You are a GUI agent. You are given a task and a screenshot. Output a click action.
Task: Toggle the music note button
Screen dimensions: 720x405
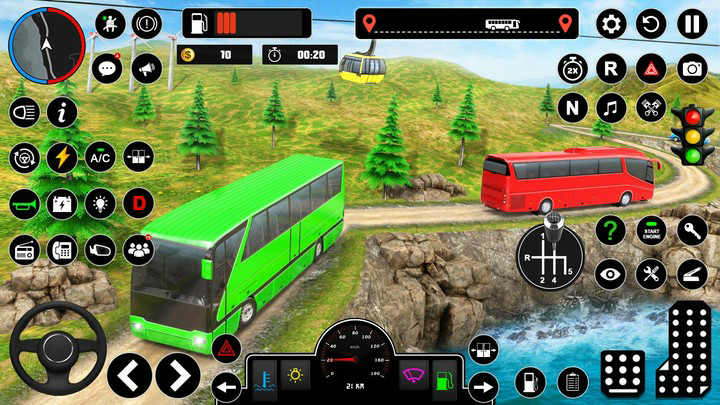click(x=611, y=106)
